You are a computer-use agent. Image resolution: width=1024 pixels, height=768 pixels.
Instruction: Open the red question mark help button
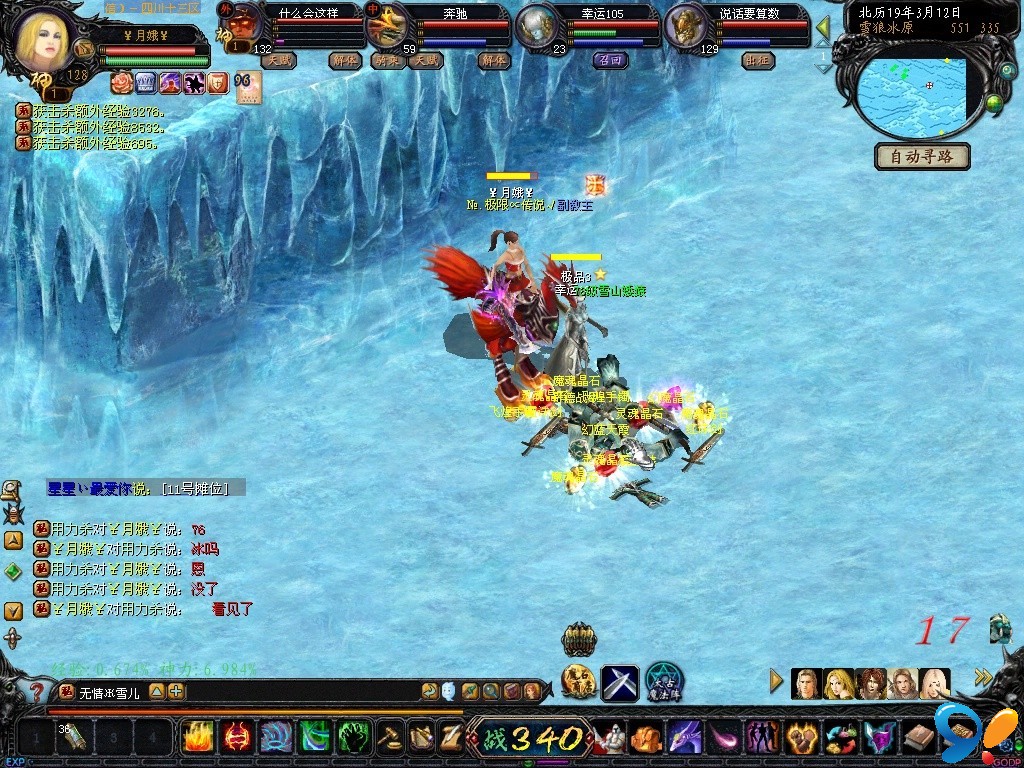point(37,691)
